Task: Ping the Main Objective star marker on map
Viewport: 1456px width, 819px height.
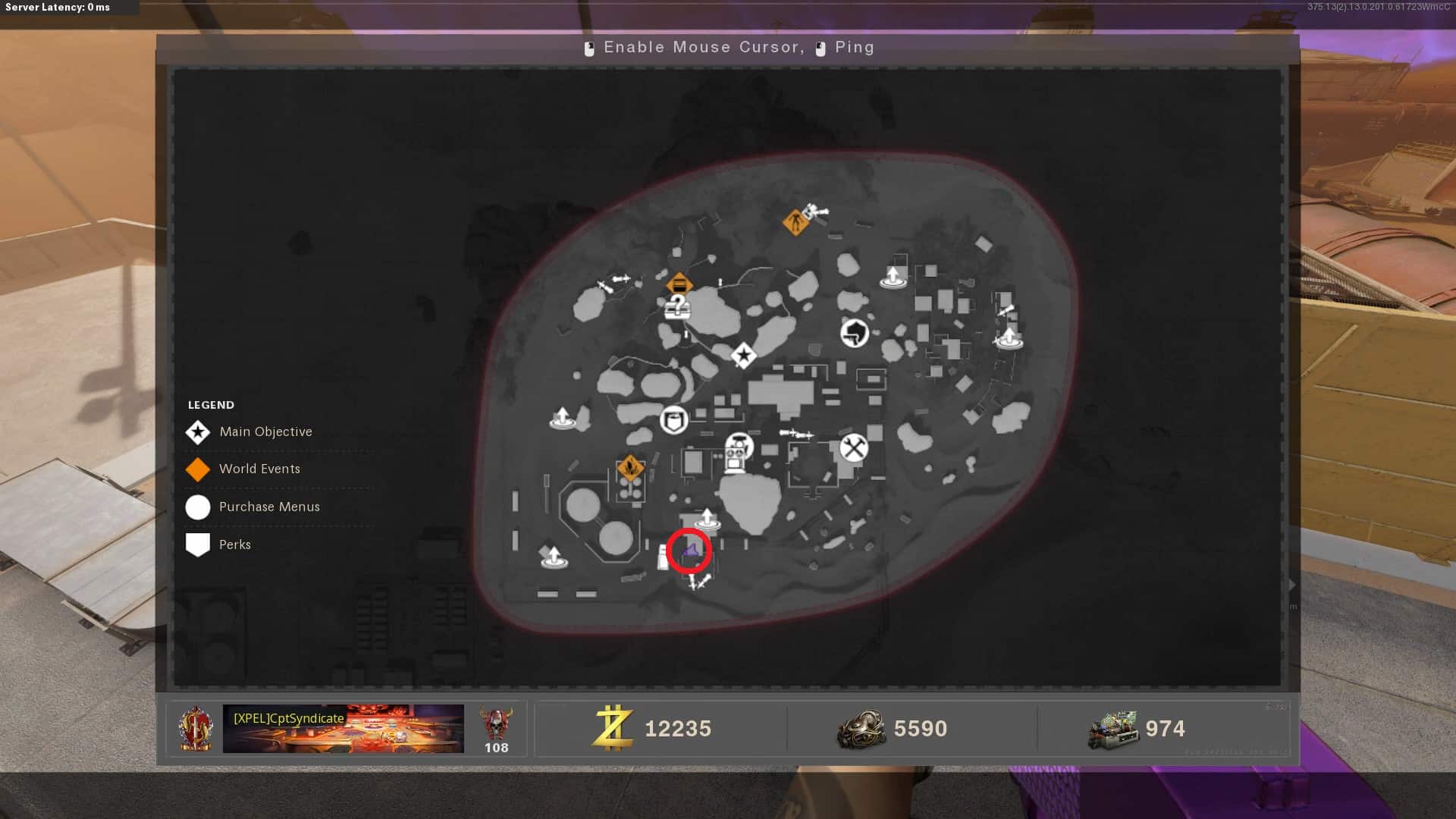Action: (x=743, y=355)
